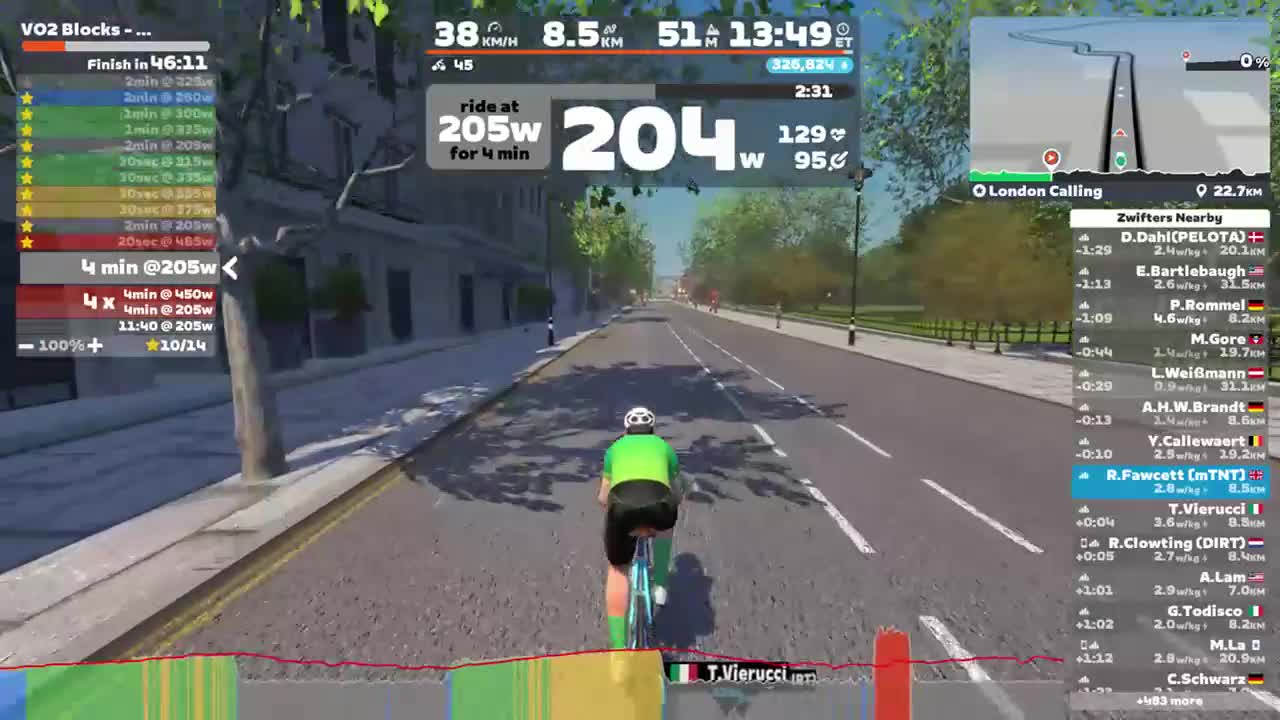Toggle the star on the 20sec @485w interval

pyautogui.click(x=27, y=241)
